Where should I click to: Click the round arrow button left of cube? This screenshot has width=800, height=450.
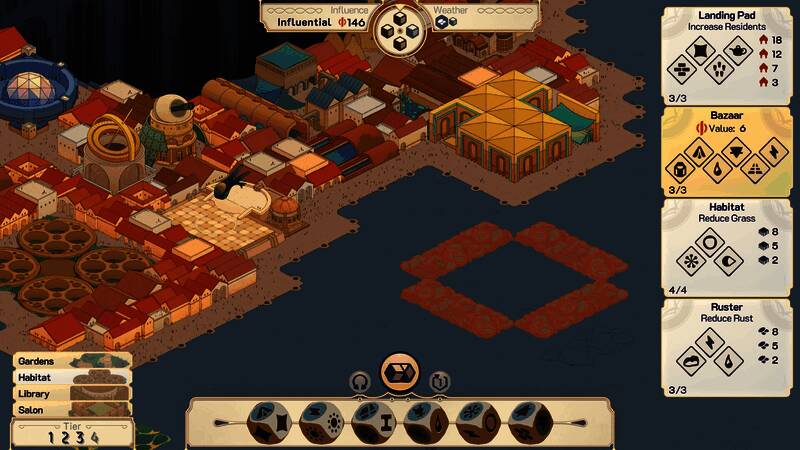point(360,381)
